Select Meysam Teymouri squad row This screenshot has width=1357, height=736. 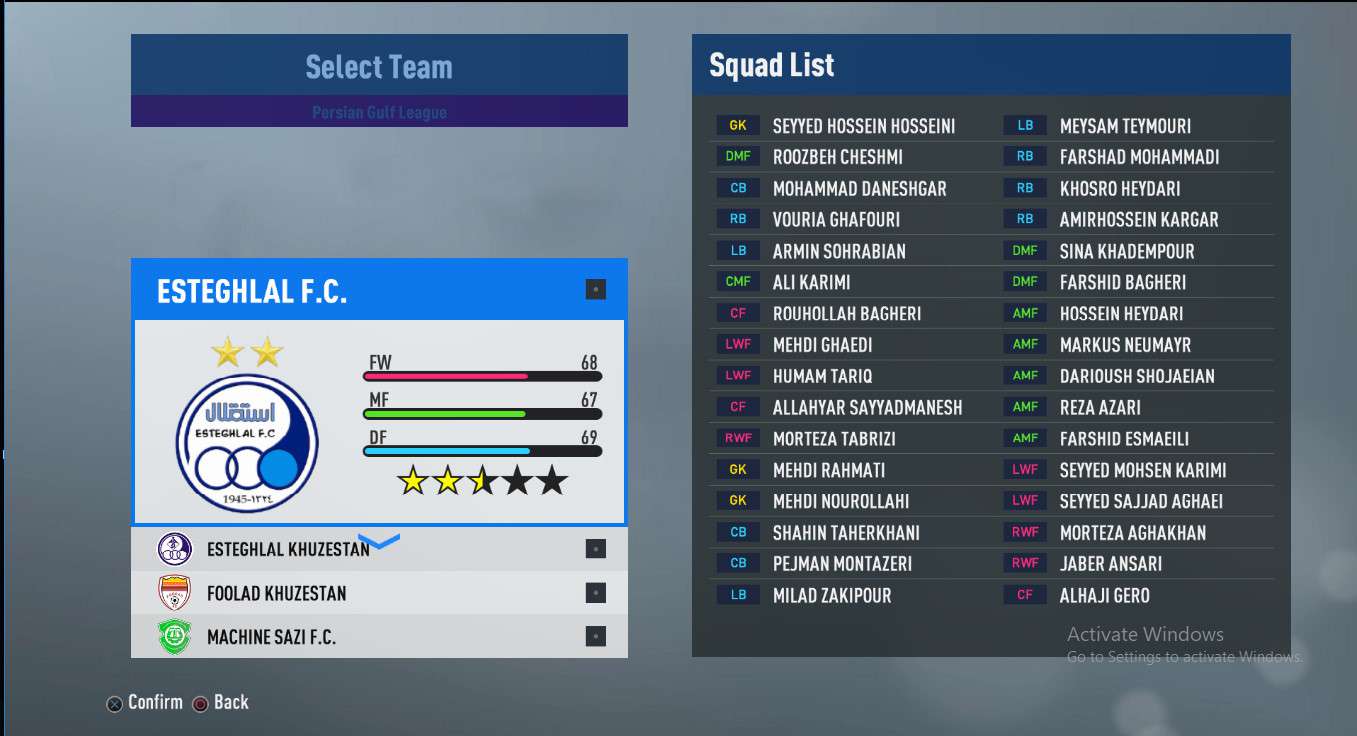tap(1125, 126)
